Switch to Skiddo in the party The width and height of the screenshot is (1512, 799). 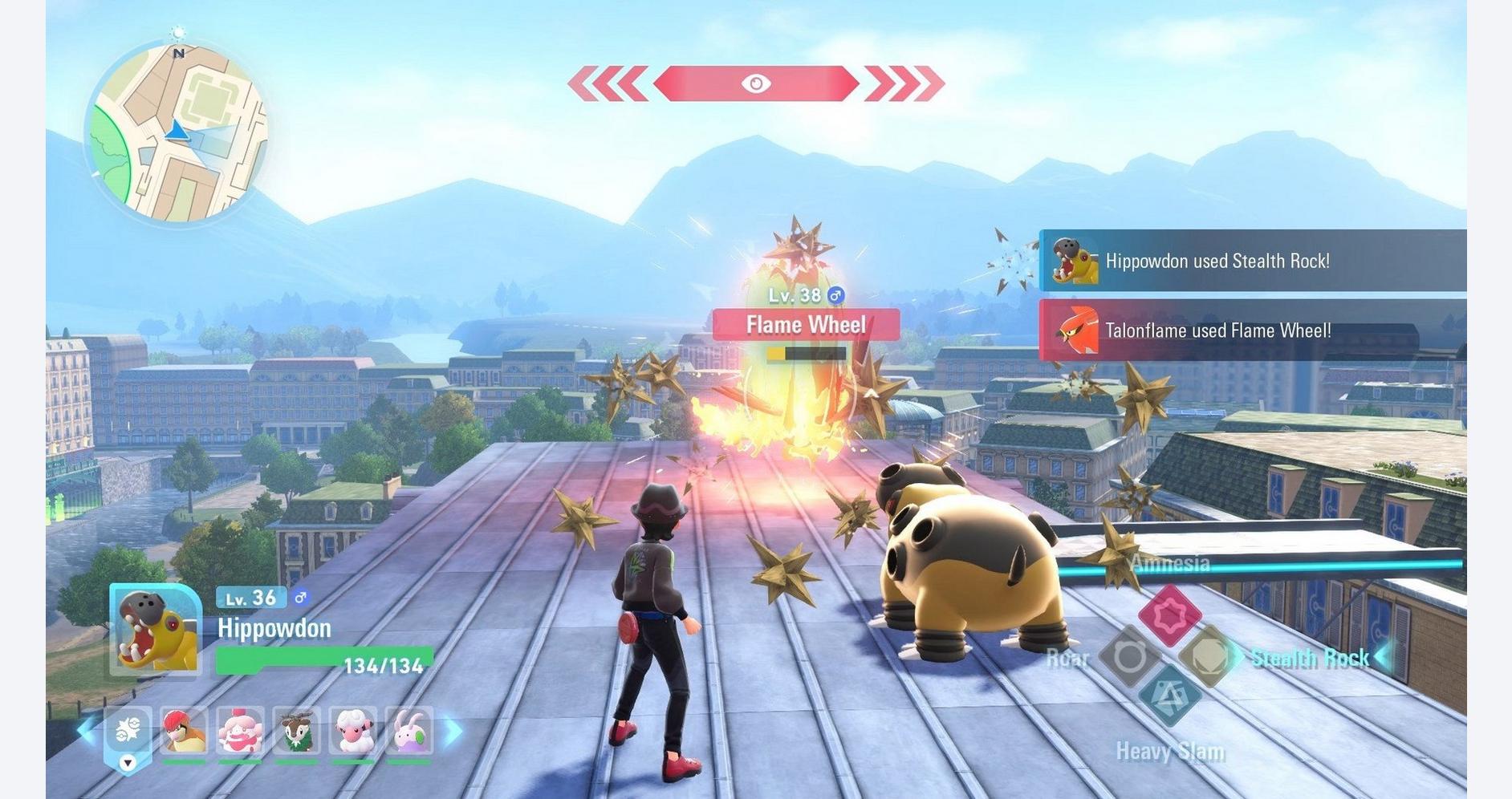pos(296,731)
